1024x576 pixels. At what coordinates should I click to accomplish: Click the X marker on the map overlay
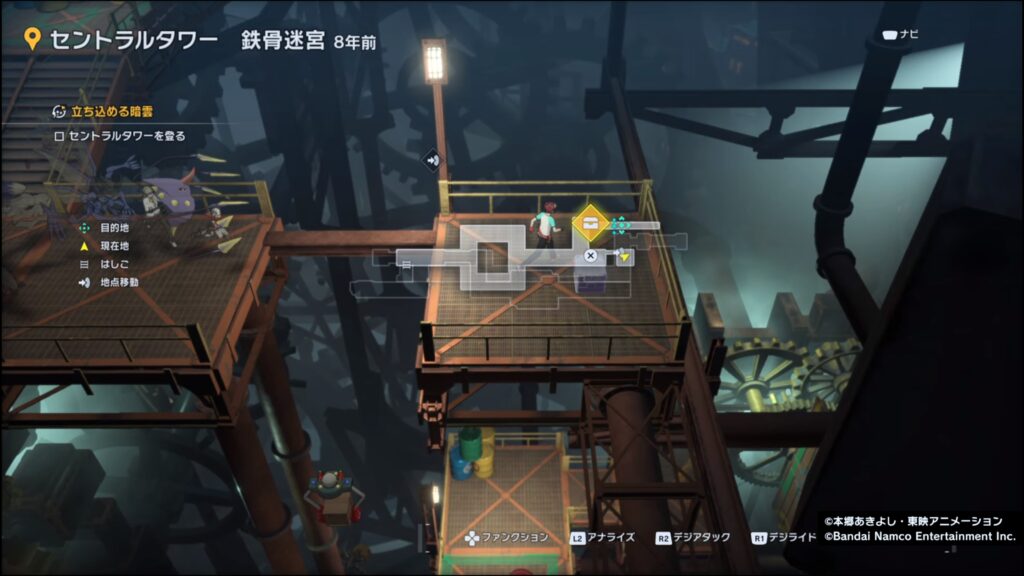pos(591,256)
